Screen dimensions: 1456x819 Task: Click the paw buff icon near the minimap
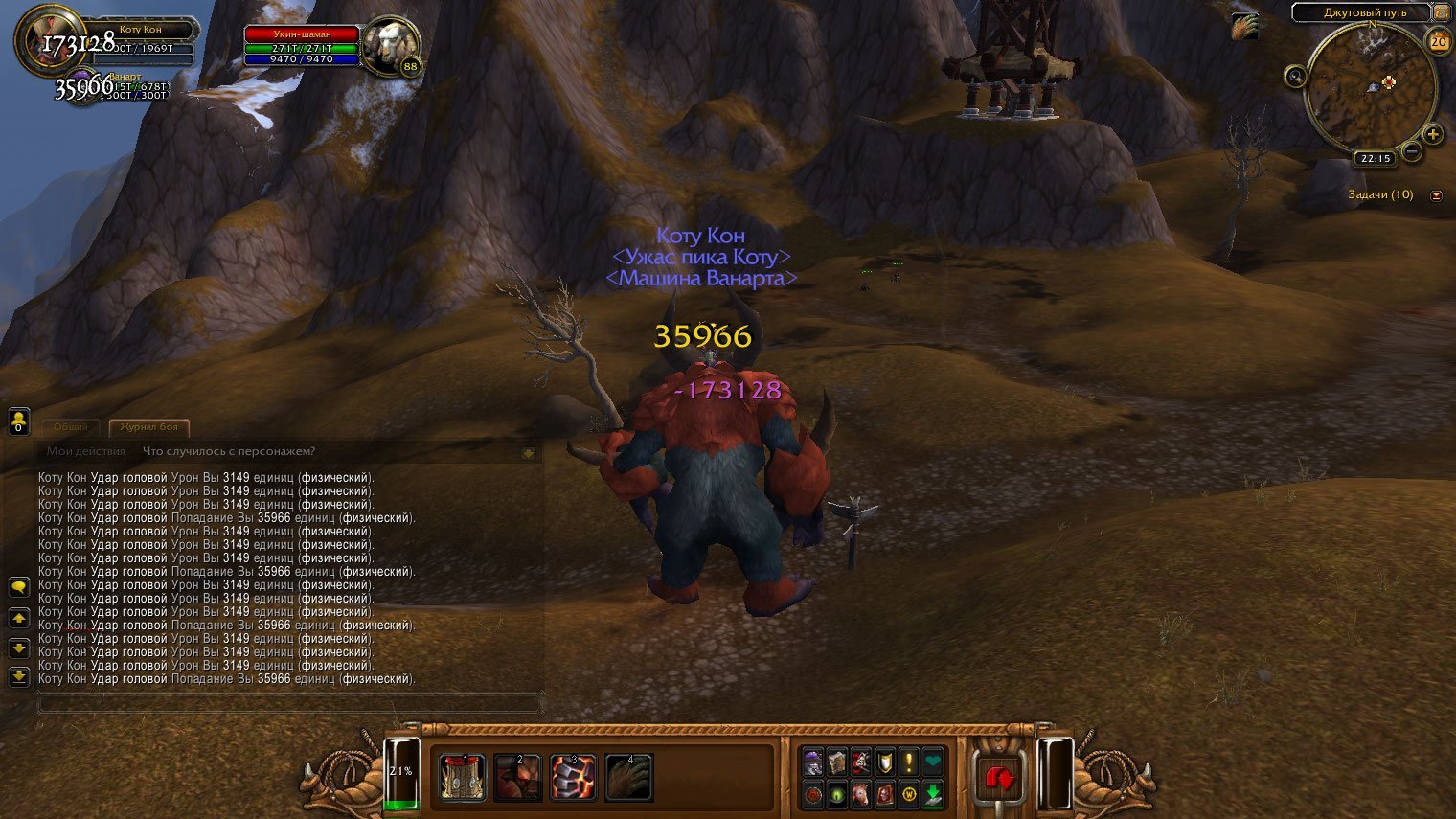point(1244,26)
